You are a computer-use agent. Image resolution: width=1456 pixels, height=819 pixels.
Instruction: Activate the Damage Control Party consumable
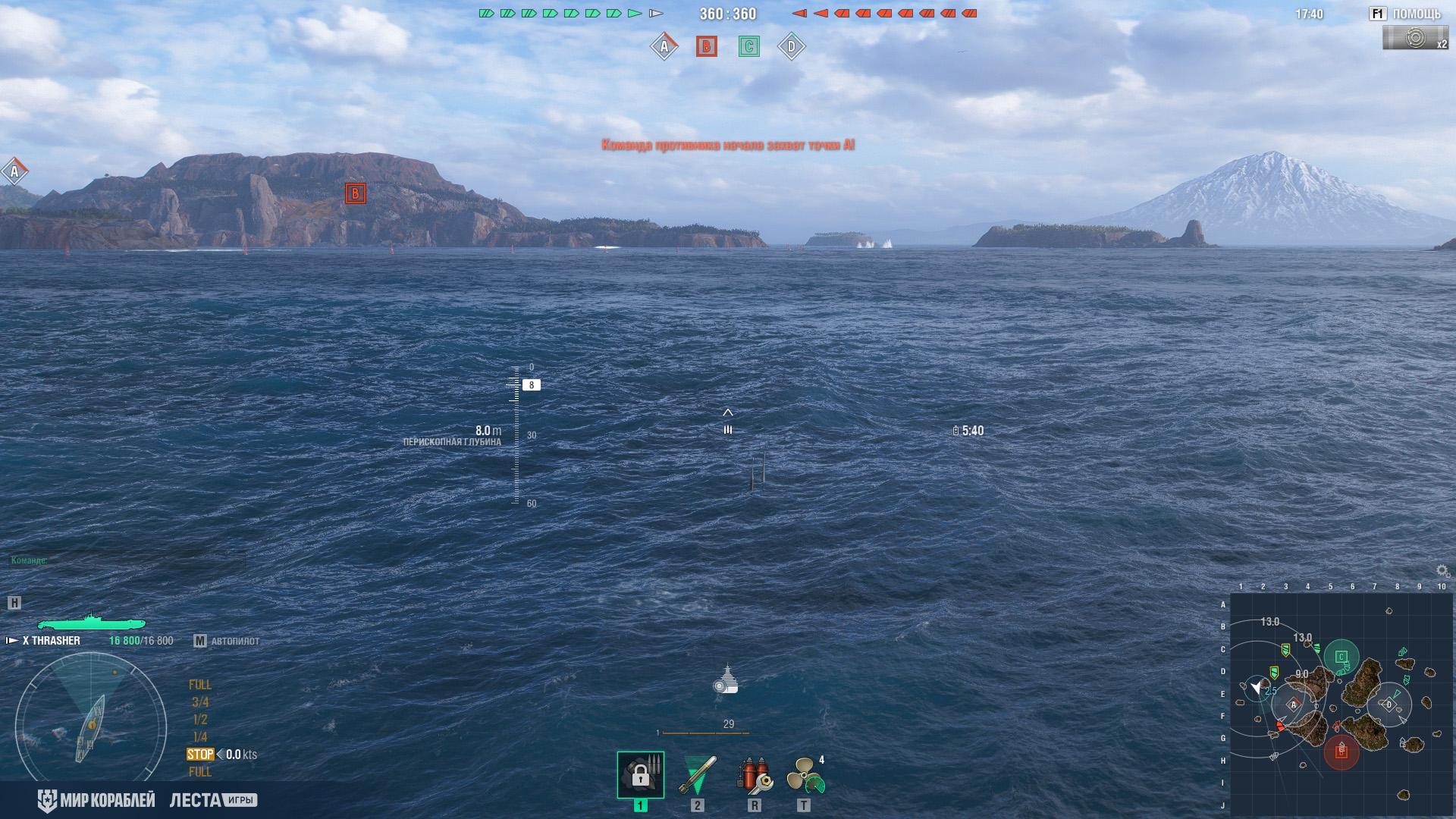point(754,774)
